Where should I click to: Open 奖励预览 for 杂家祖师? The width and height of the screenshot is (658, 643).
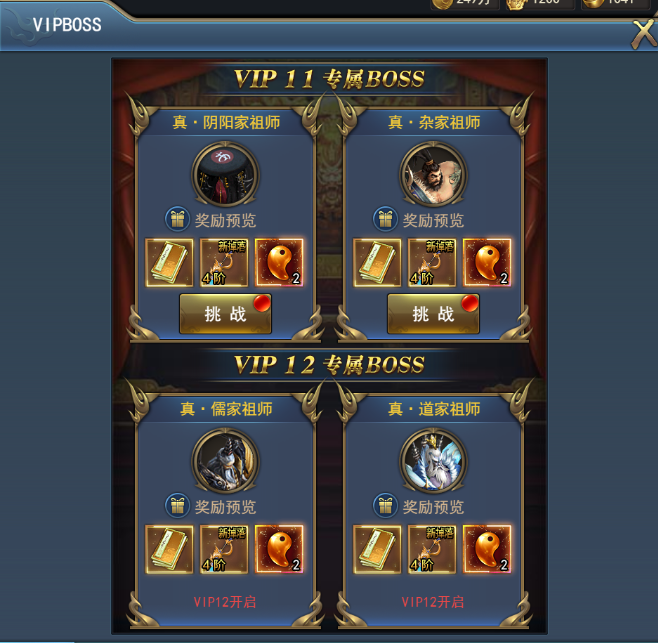coord(420,220)
